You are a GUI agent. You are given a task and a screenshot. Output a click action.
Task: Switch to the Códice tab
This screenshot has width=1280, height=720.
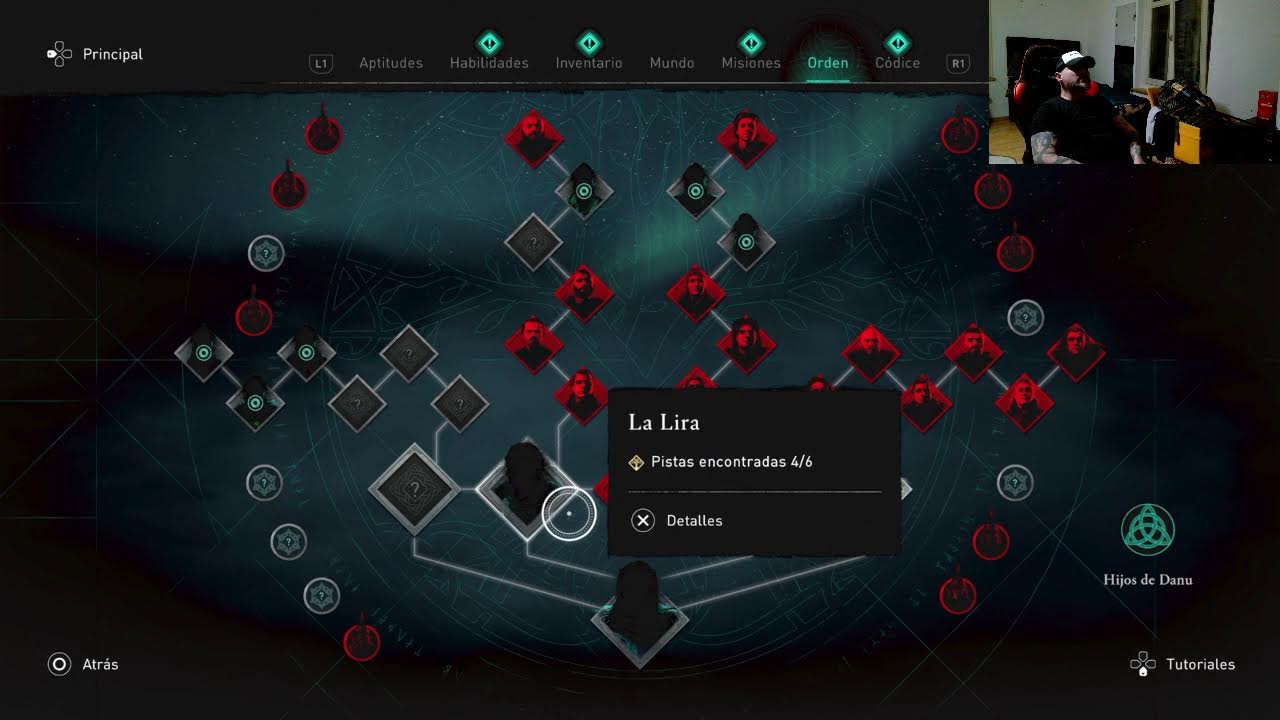click(x=897, y=63)
